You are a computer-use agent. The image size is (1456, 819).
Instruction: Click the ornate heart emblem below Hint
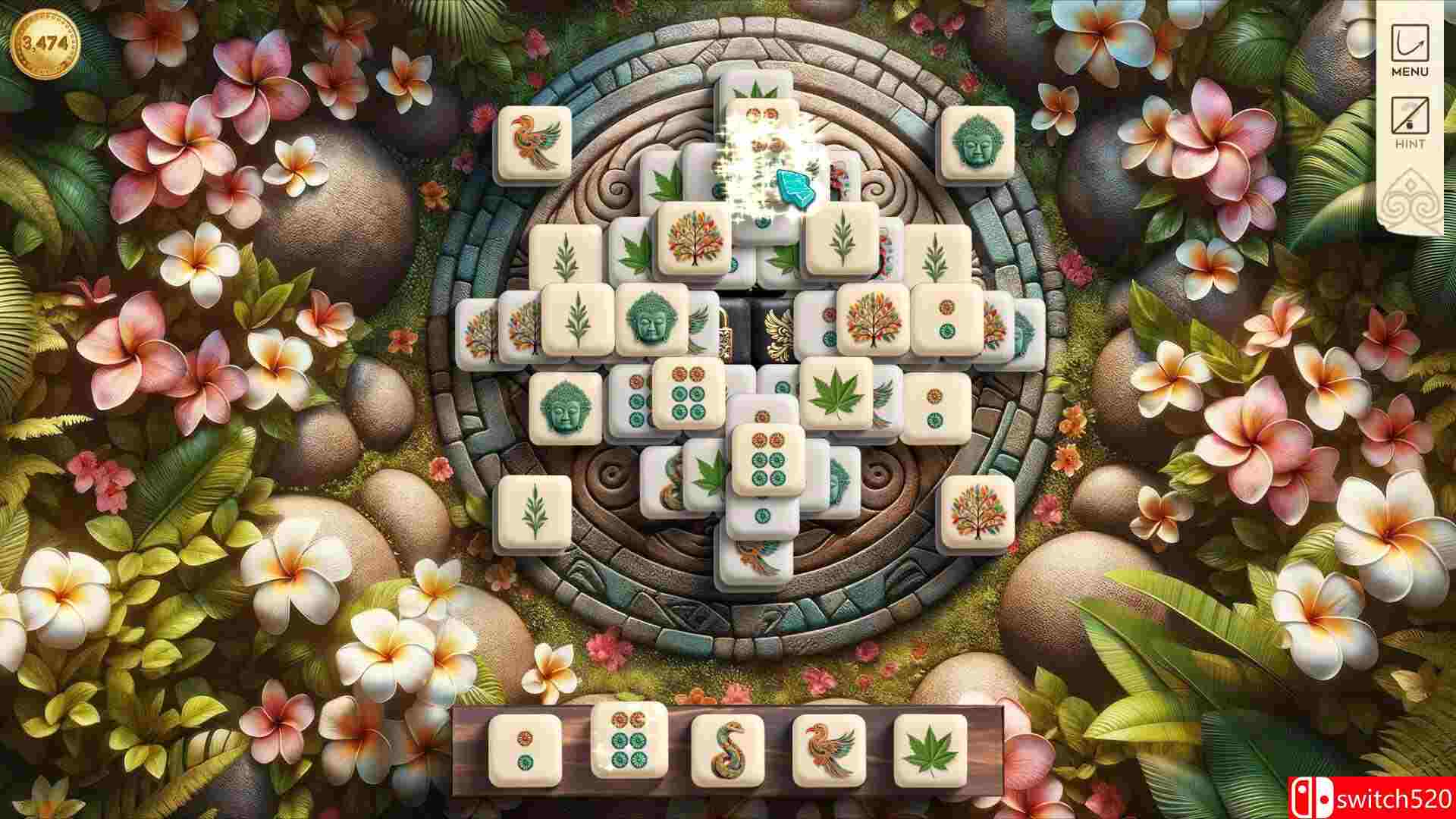tap(1412, 196)
